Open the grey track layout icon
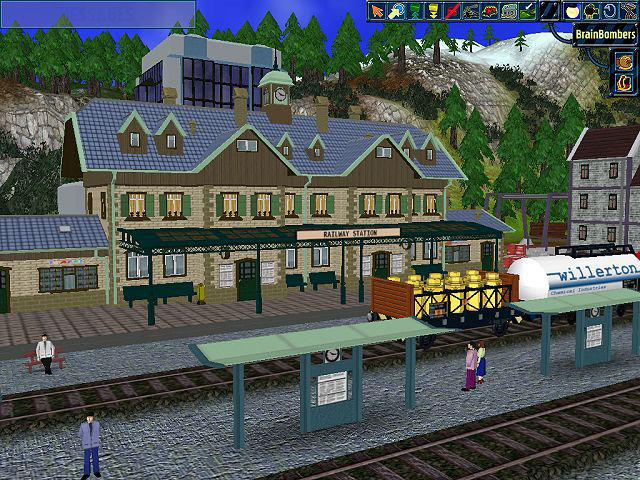 click(x=510, y=10)
